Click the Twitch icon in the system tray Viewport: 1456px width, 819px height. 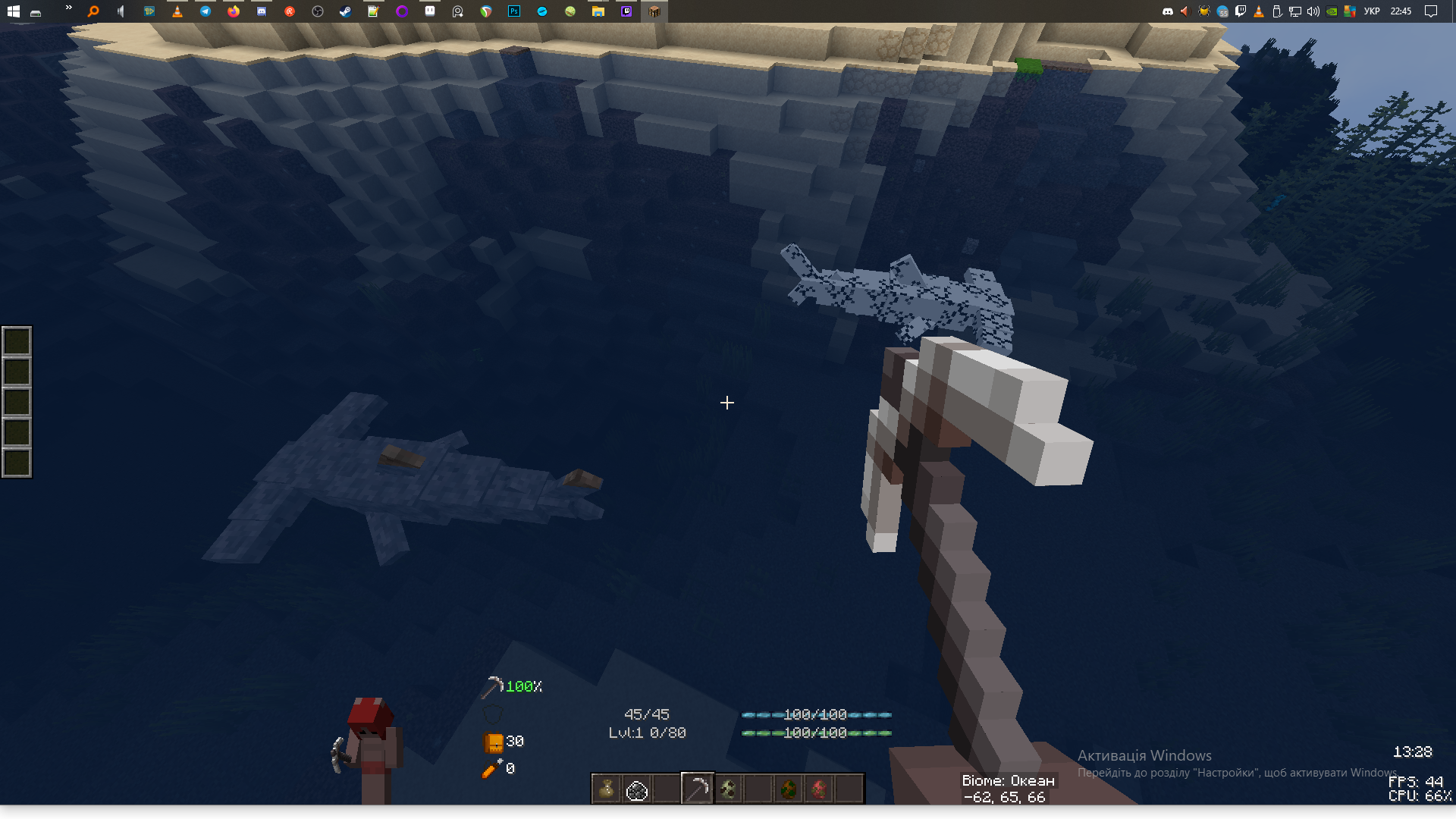point(1241,11)
